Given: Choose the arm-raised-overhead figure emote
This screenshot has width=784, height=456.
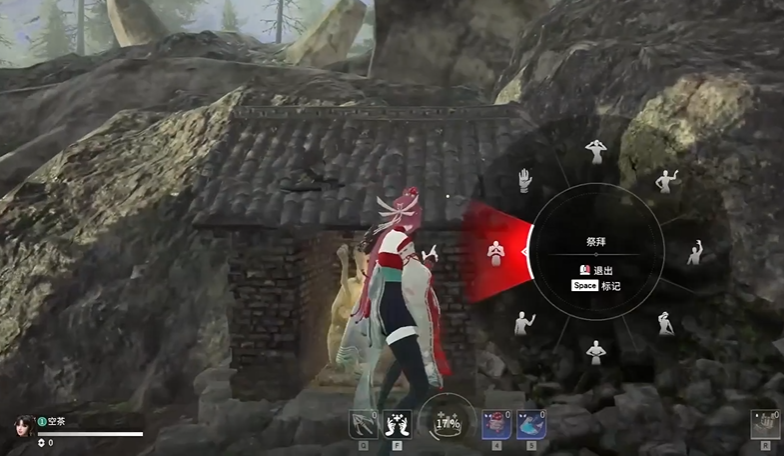Looking at the screenshot, I should pos(695,251).
